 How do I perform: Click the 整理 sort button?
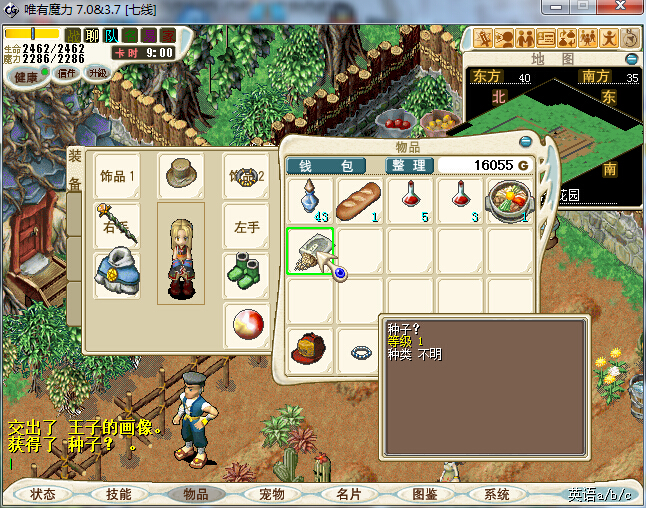[409, 165]
